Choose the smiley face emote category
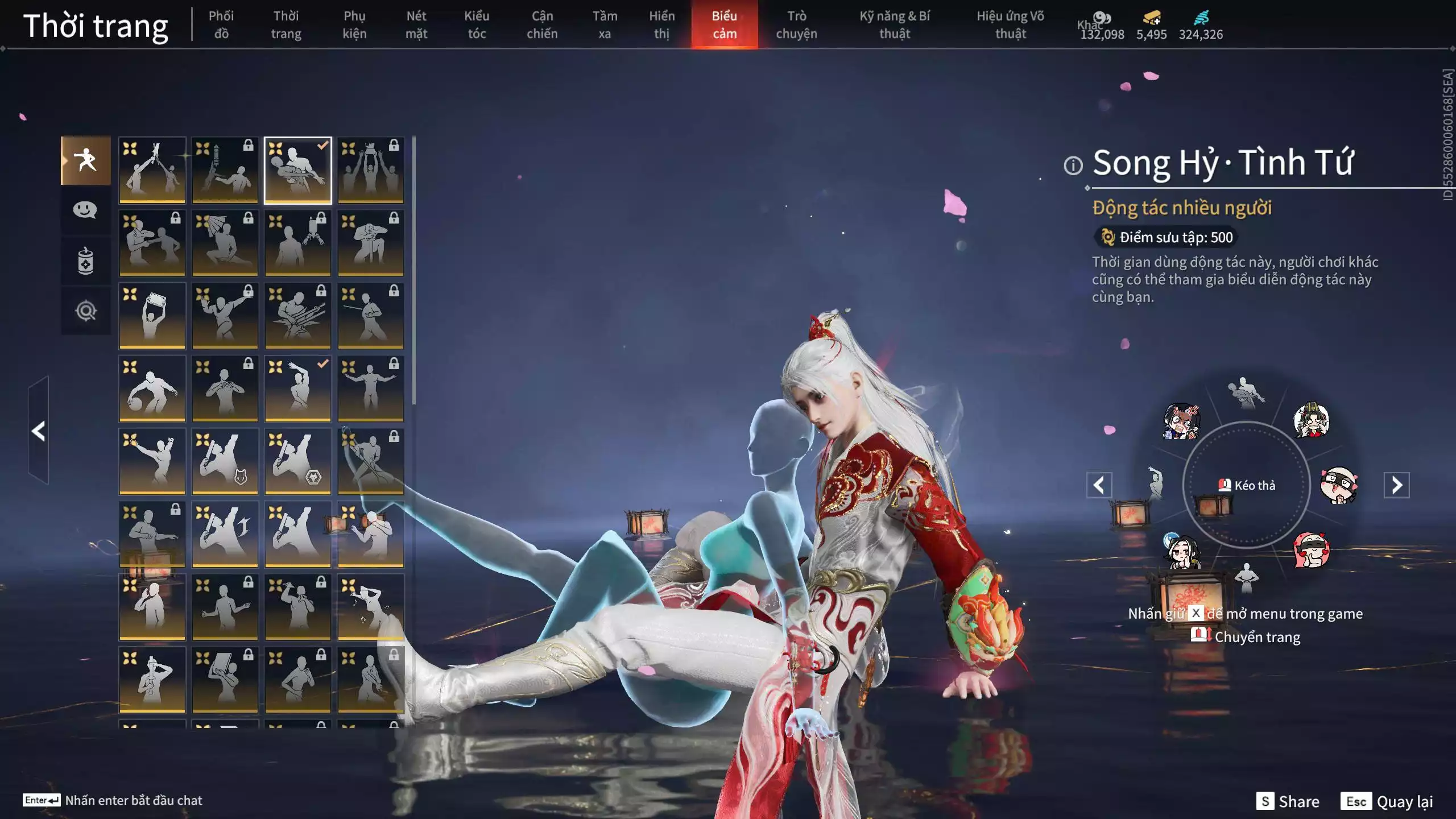 [x=85, y=210]
